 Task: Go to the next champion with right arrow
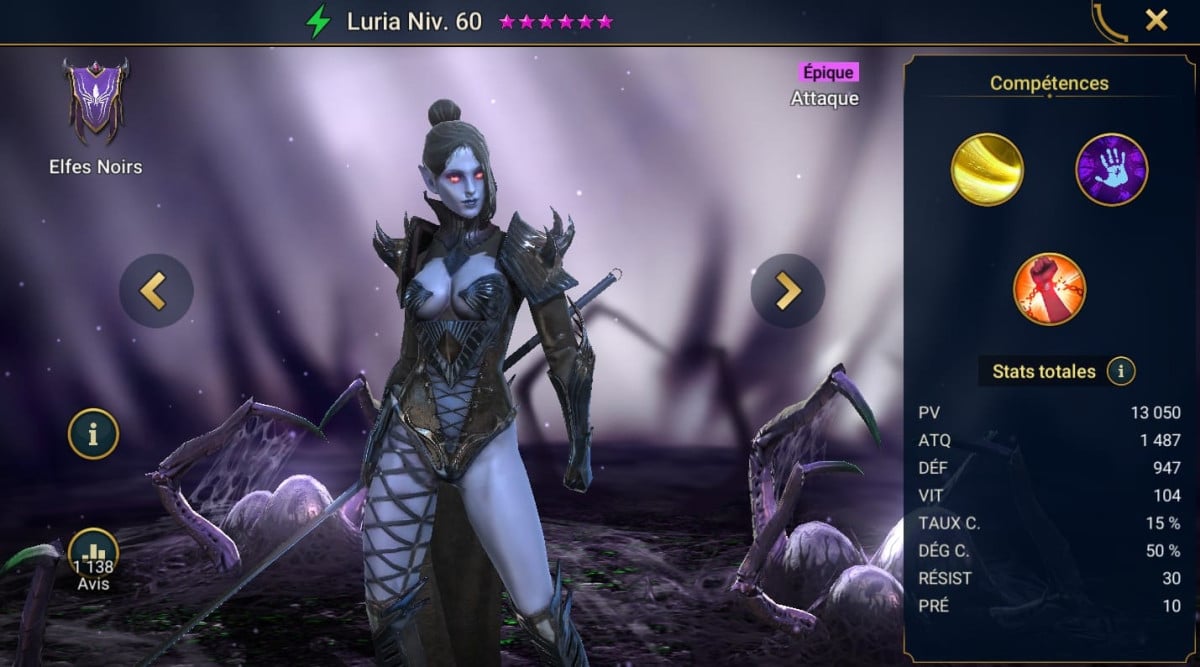[x=788, y=290]
